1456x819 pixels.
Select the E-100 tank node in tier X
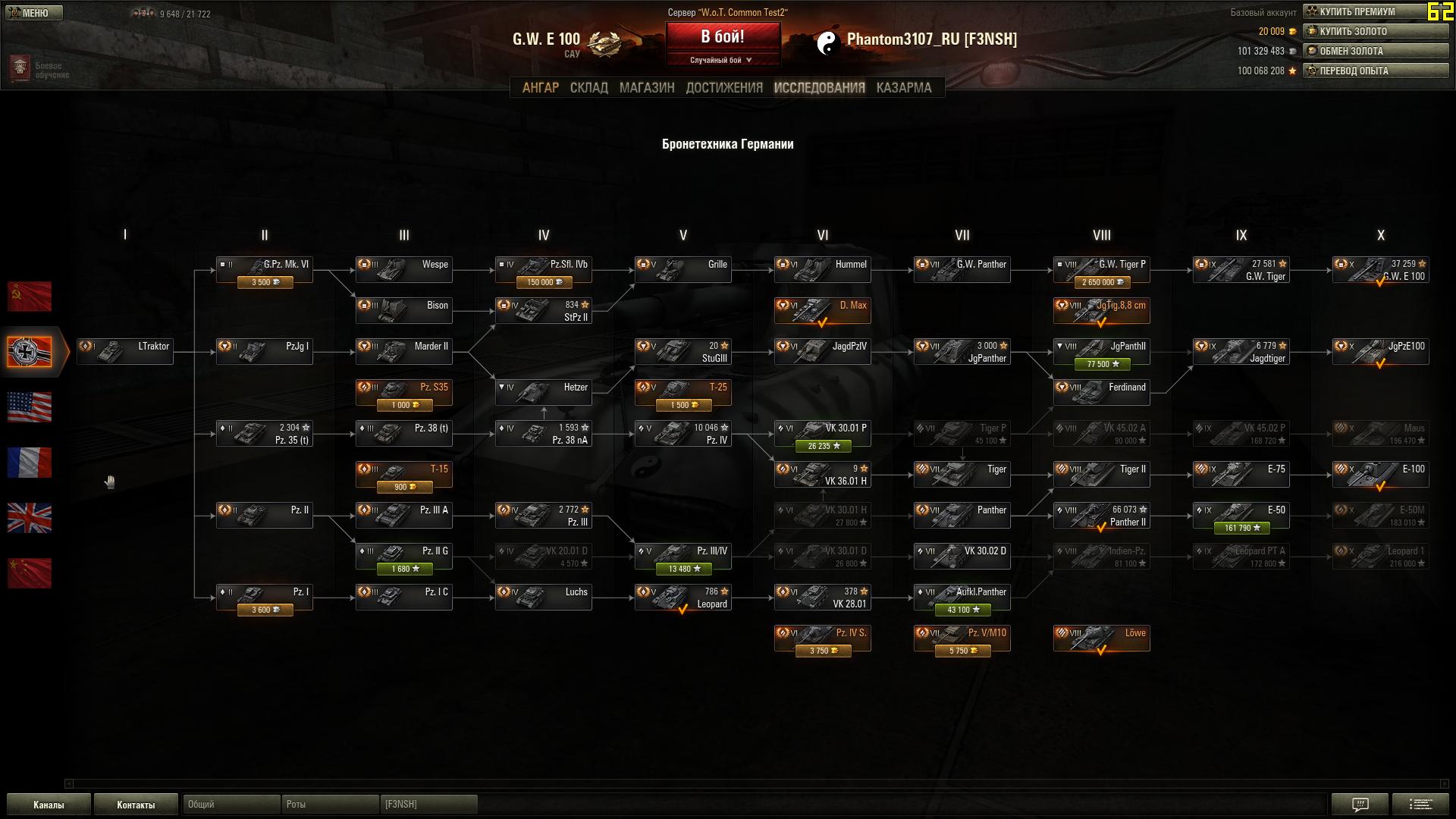click(1380, 473)
